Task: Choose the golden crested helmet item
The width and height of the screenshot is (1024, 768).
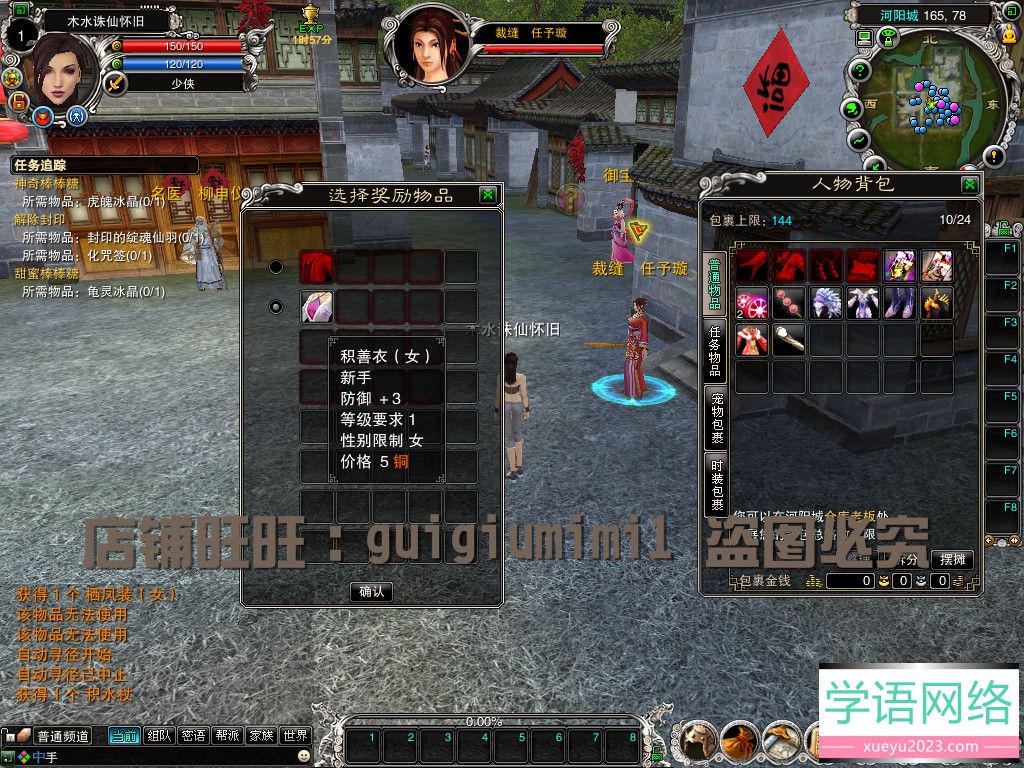Action: (937, 303)
